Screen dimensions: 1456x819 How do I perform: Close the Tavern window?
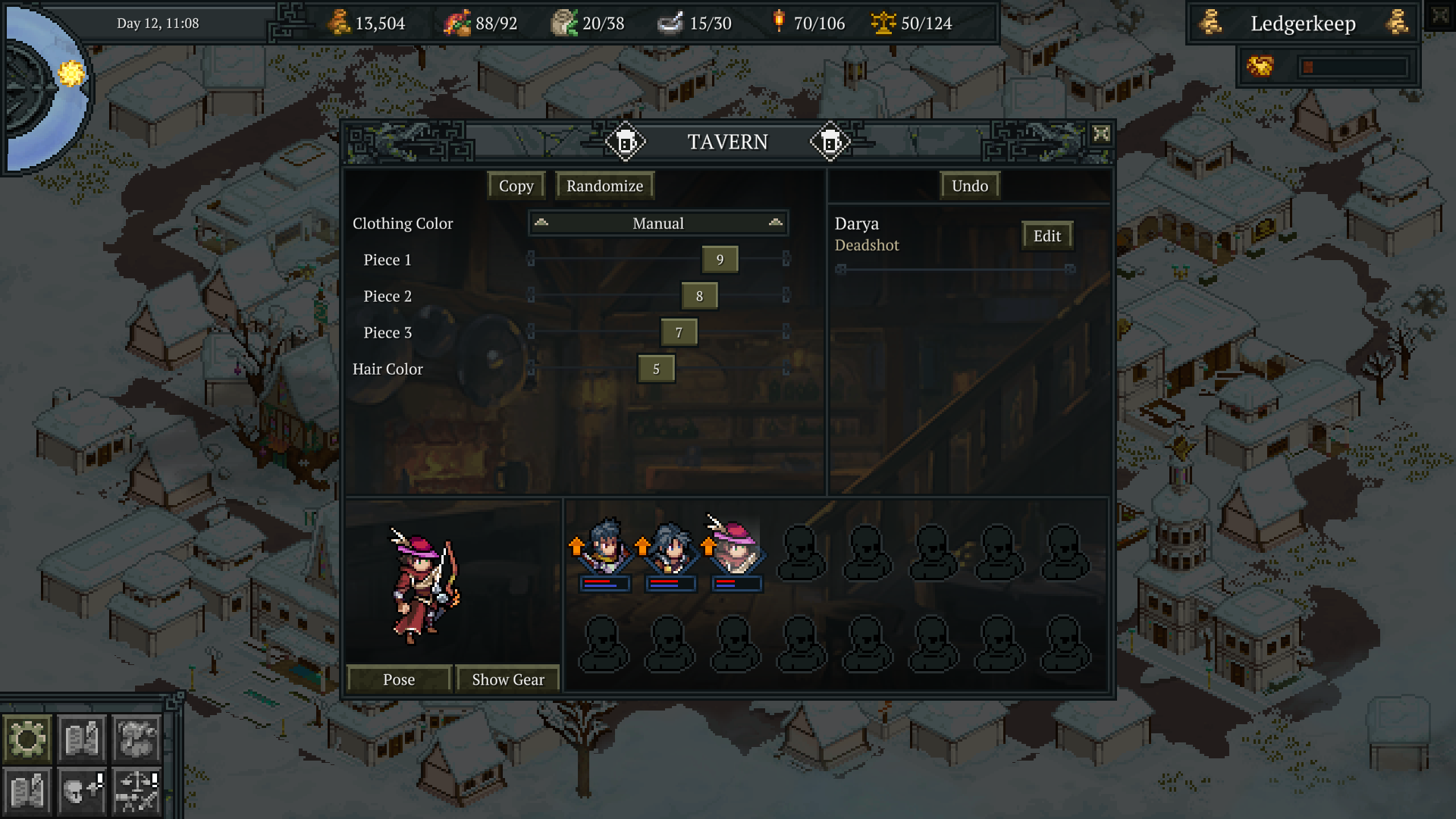(x=1101, y=134)
